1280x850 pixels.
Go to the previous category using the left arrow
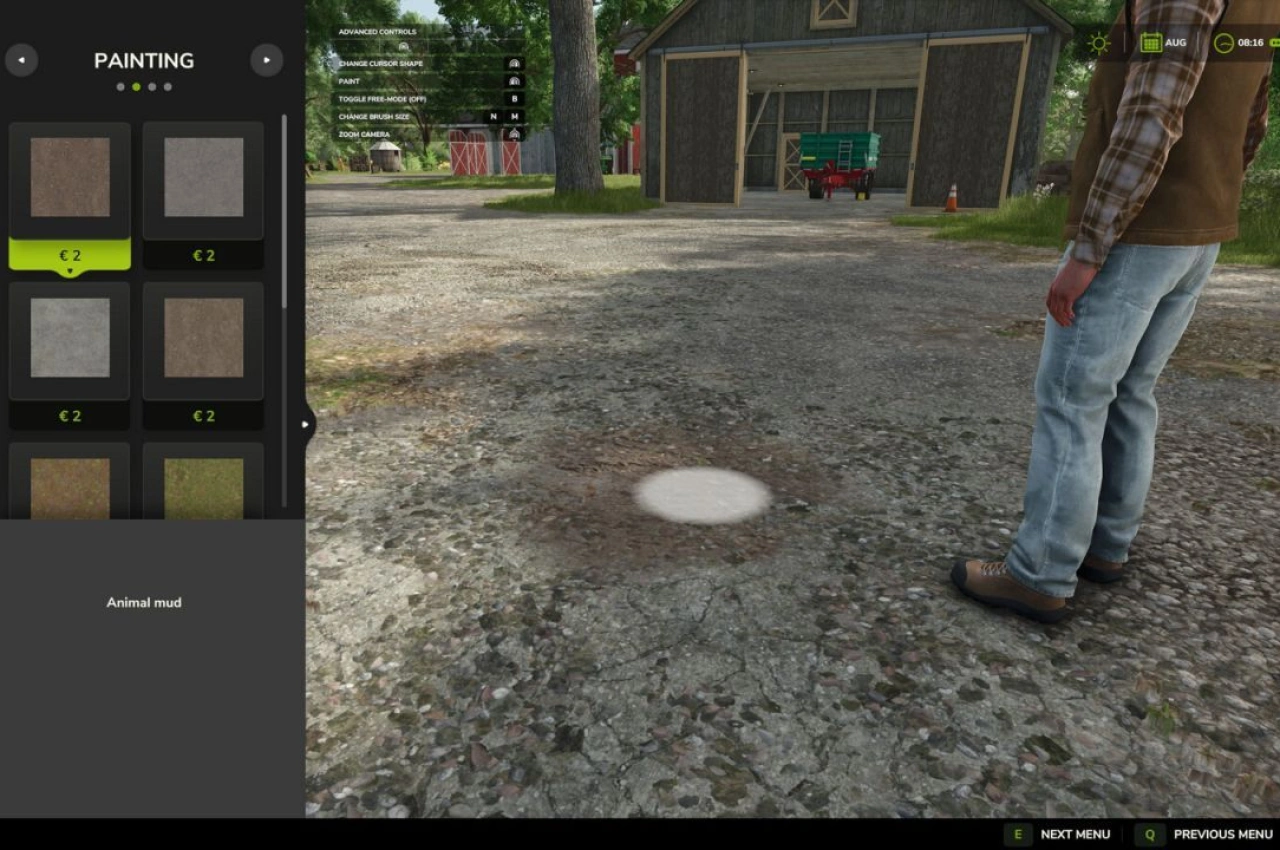[21, 60]
